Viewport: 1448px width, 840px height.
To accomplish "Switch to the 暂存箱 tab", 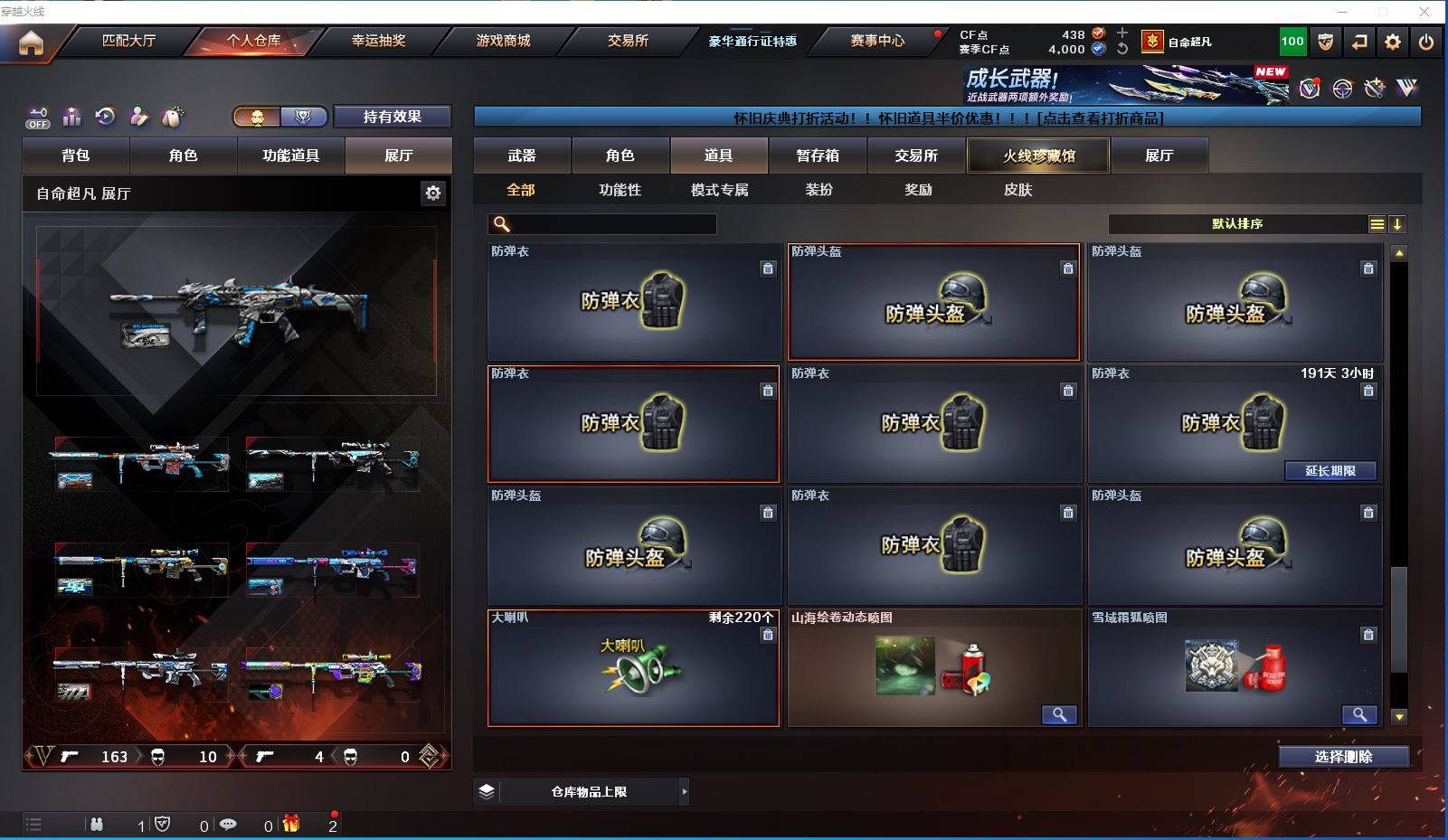I will 818,156.
